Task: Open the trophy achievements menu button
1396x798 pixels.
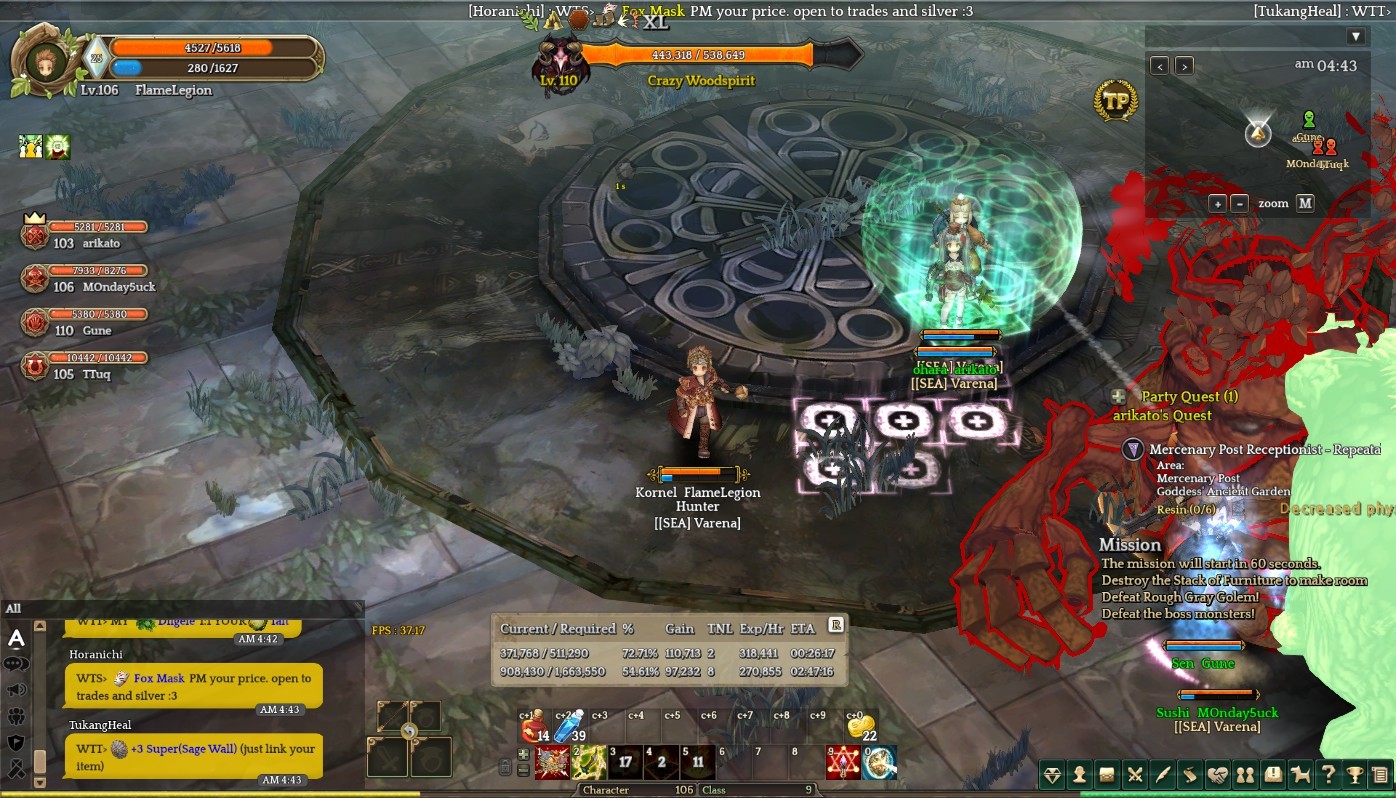Action: coord(1354,774)
